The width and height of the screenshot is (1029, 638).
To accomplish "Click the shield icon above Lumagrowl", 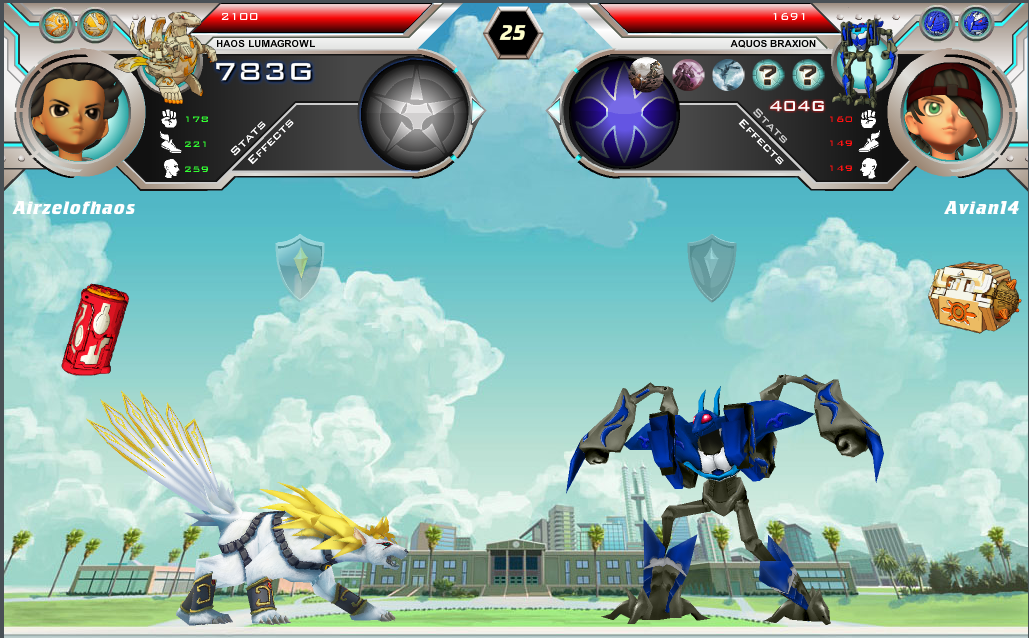I will pyautogui.click(x=300, y=267).
